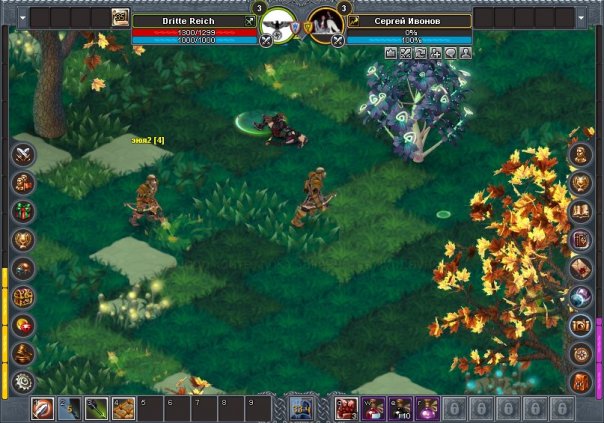Screen dimensions: 604x423
Task: Click the eagle guild emblem portrait
Action: [279, 22]
